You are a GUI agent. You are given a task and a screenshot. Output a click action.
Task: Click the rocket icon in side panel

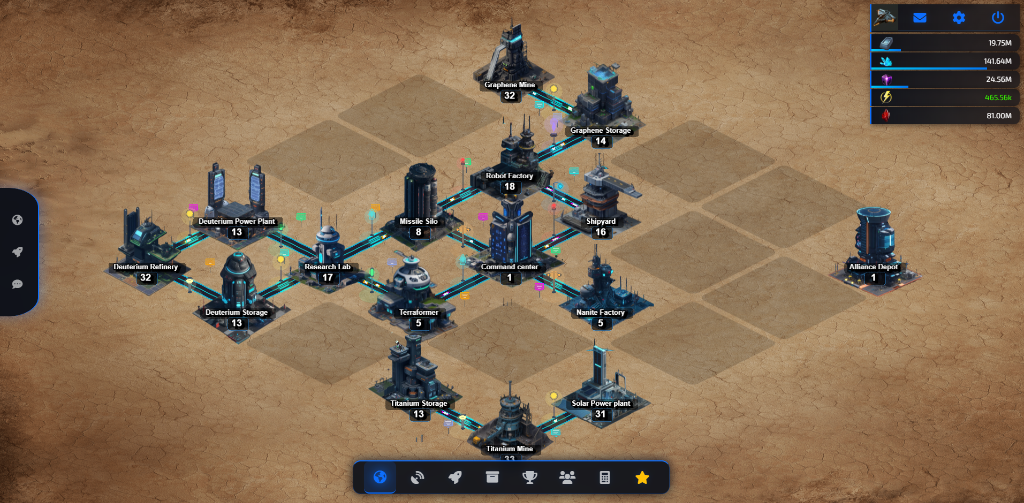click(17, 252)
